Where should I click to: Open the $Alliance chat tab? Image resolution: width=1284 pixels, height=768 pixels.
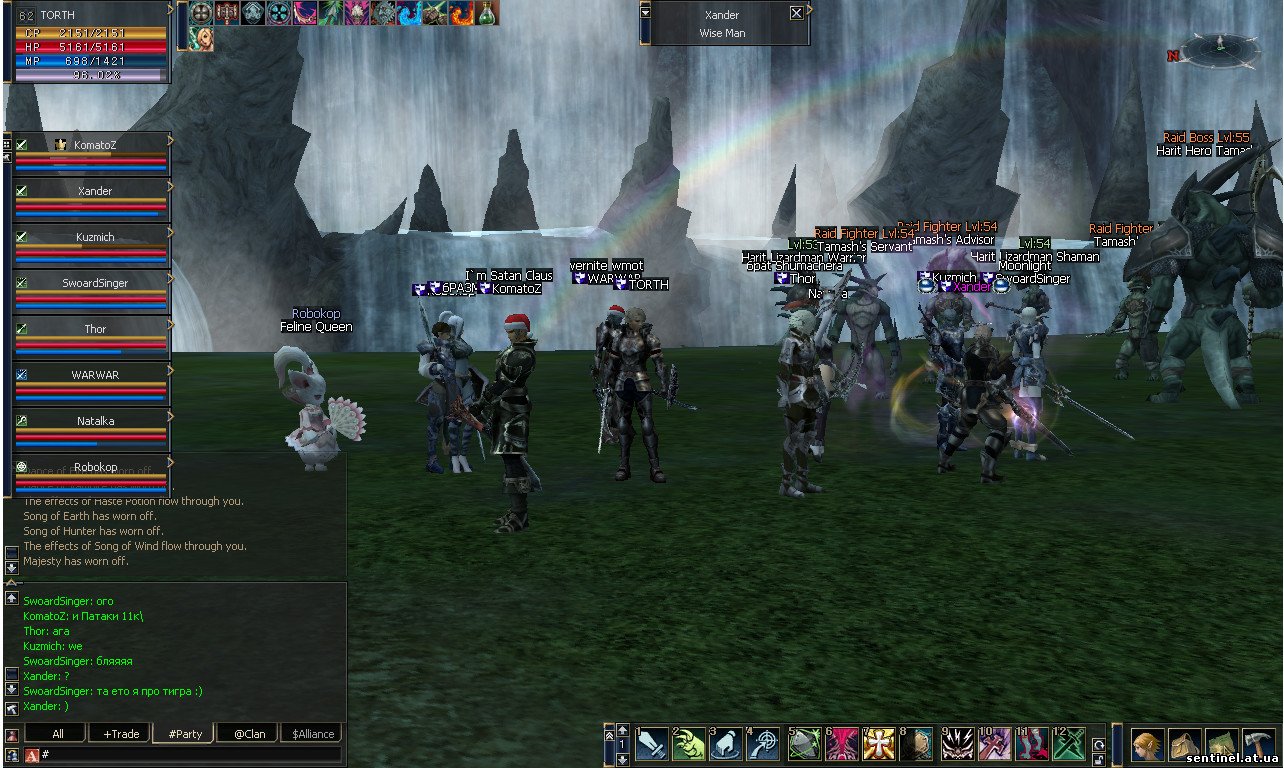click(312, 734)
